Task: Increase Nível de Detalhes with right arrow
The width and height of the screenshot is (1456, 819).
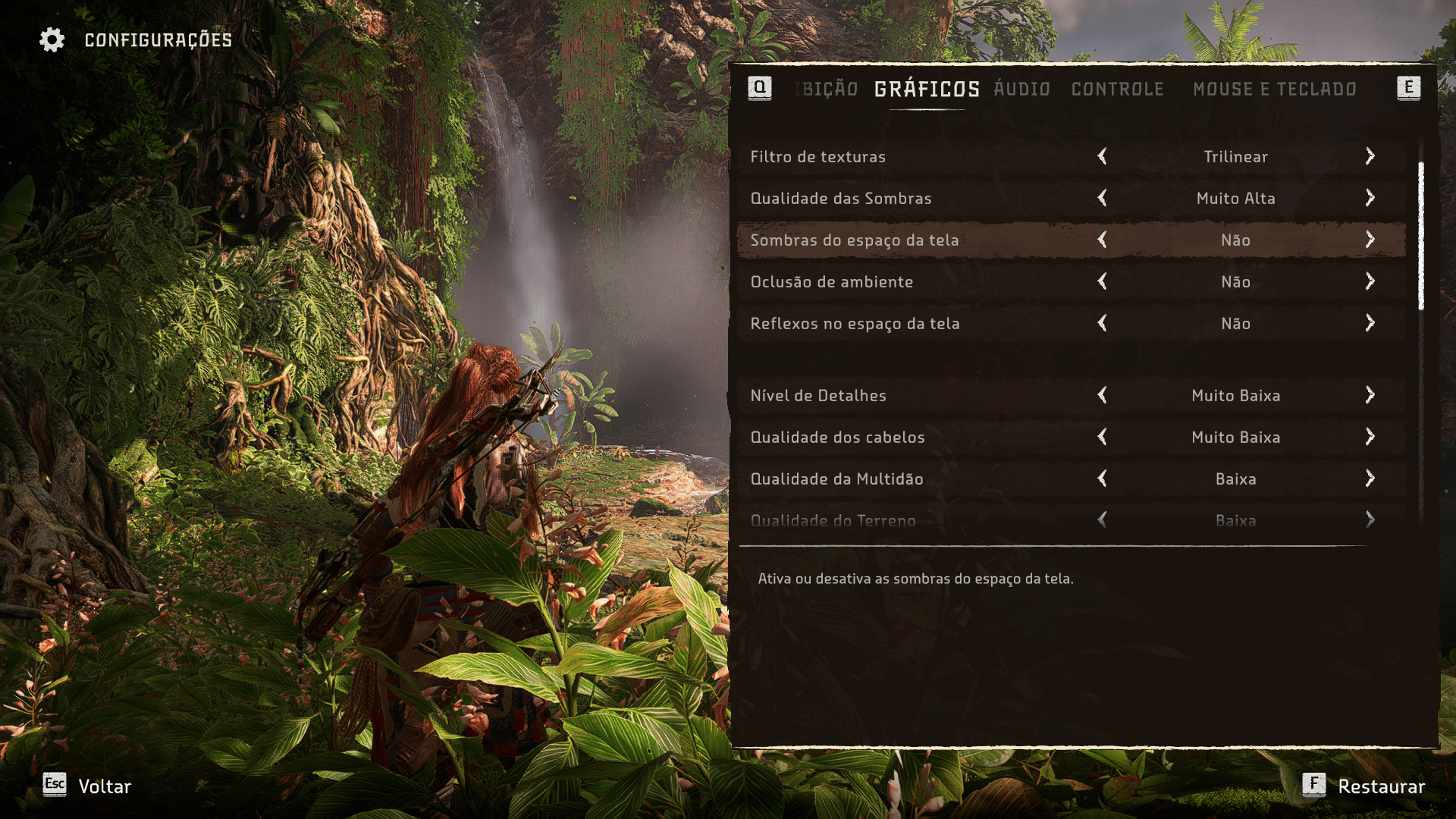Action: tap(1370, 395)
